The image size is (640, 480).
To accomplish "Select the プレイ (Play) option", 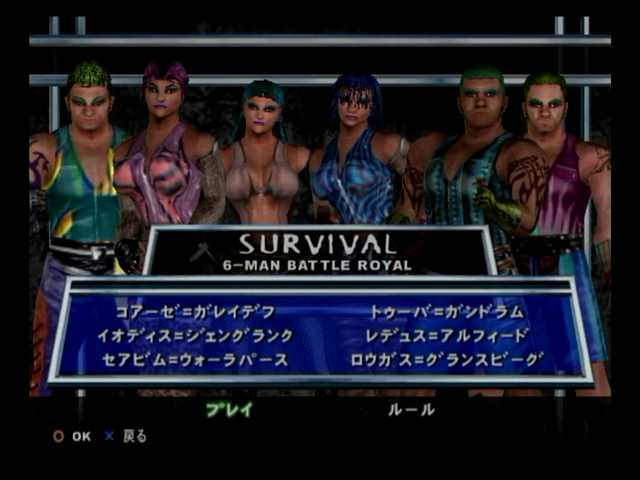I will click(x=229, y=409).
